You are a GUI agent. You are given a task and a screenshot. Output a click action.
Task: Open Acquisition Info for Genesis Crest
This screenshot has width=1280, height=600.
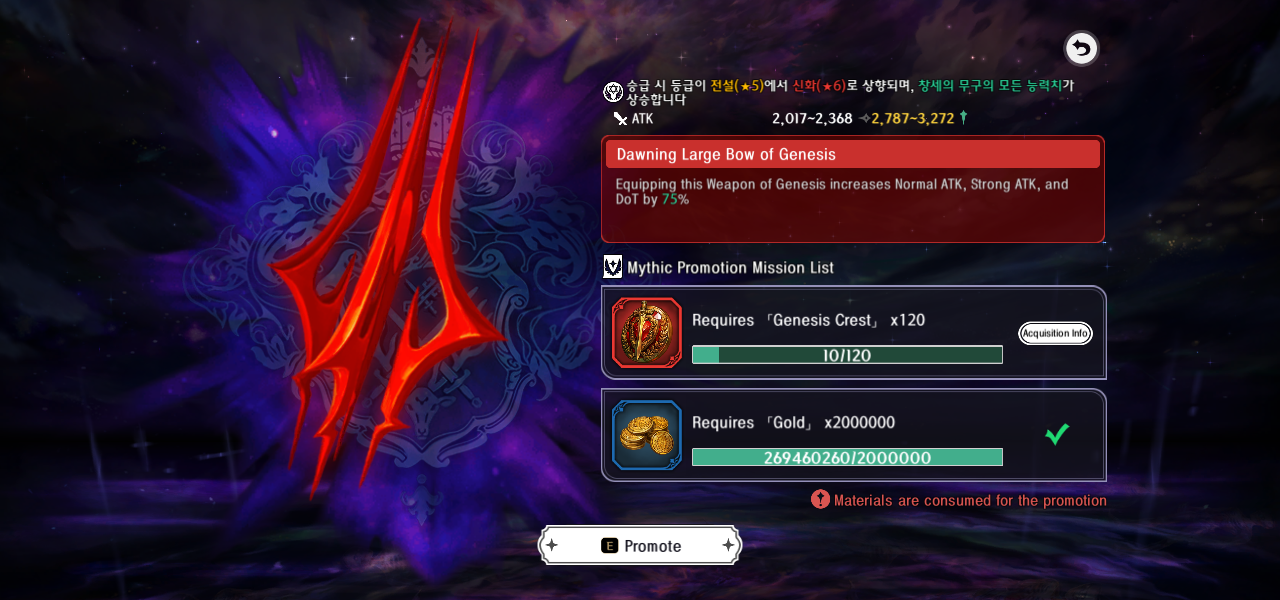point(1055,333)
